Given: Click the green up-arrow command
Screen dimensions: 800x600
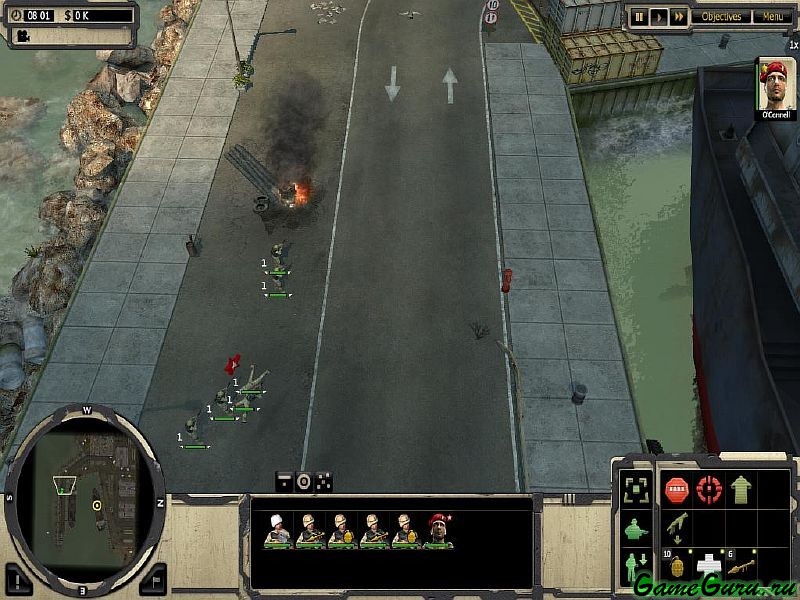Looking at the screenshot, I should click(x=741, y=489).
